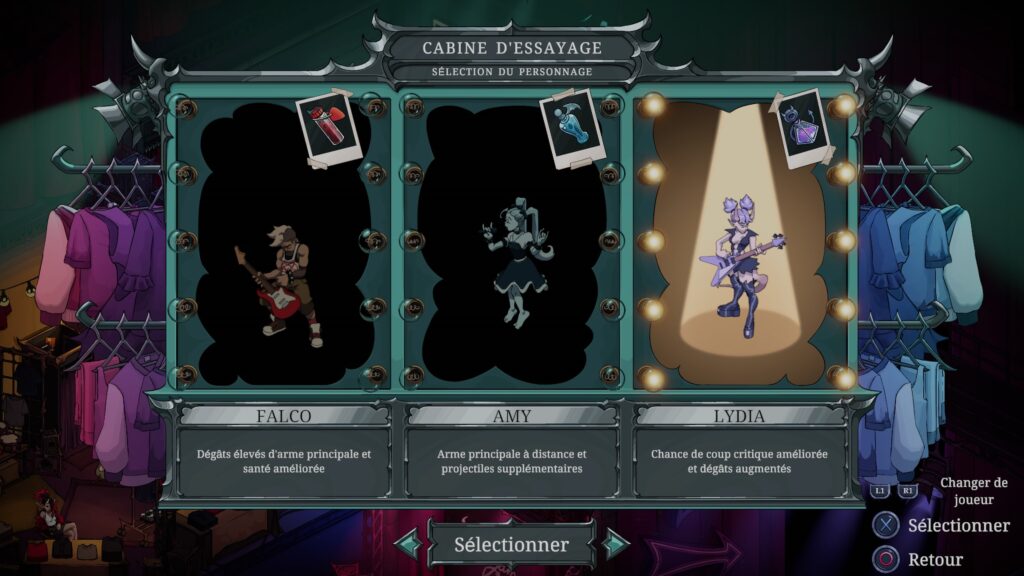View Amy's blue potion polaroid

click(567, 127)
